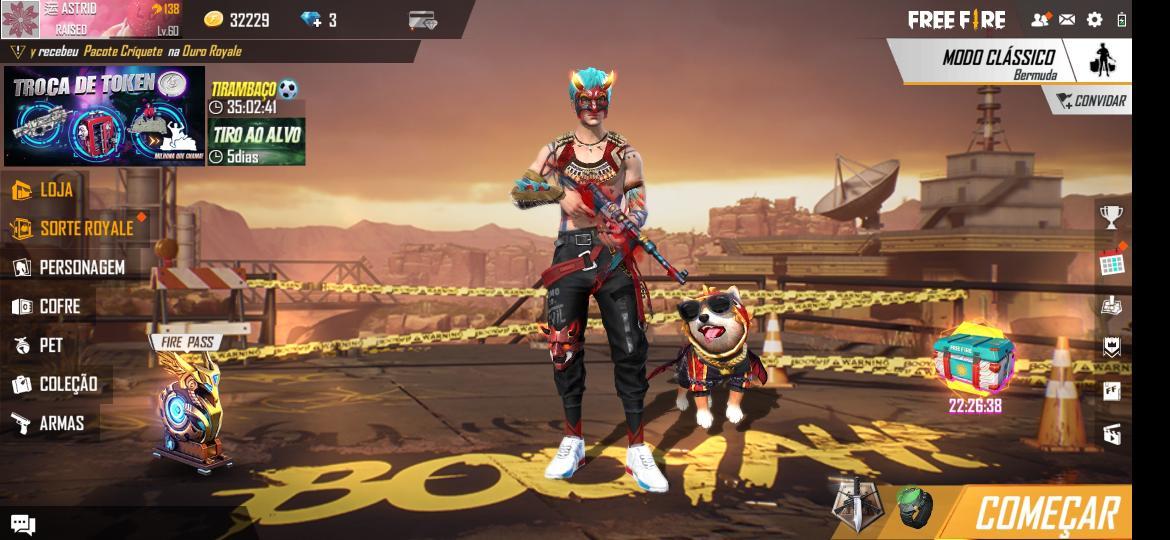The image size is (1170, 540).
Task: Change game mode via Modo Clássico panel
Action: point(998,60)
